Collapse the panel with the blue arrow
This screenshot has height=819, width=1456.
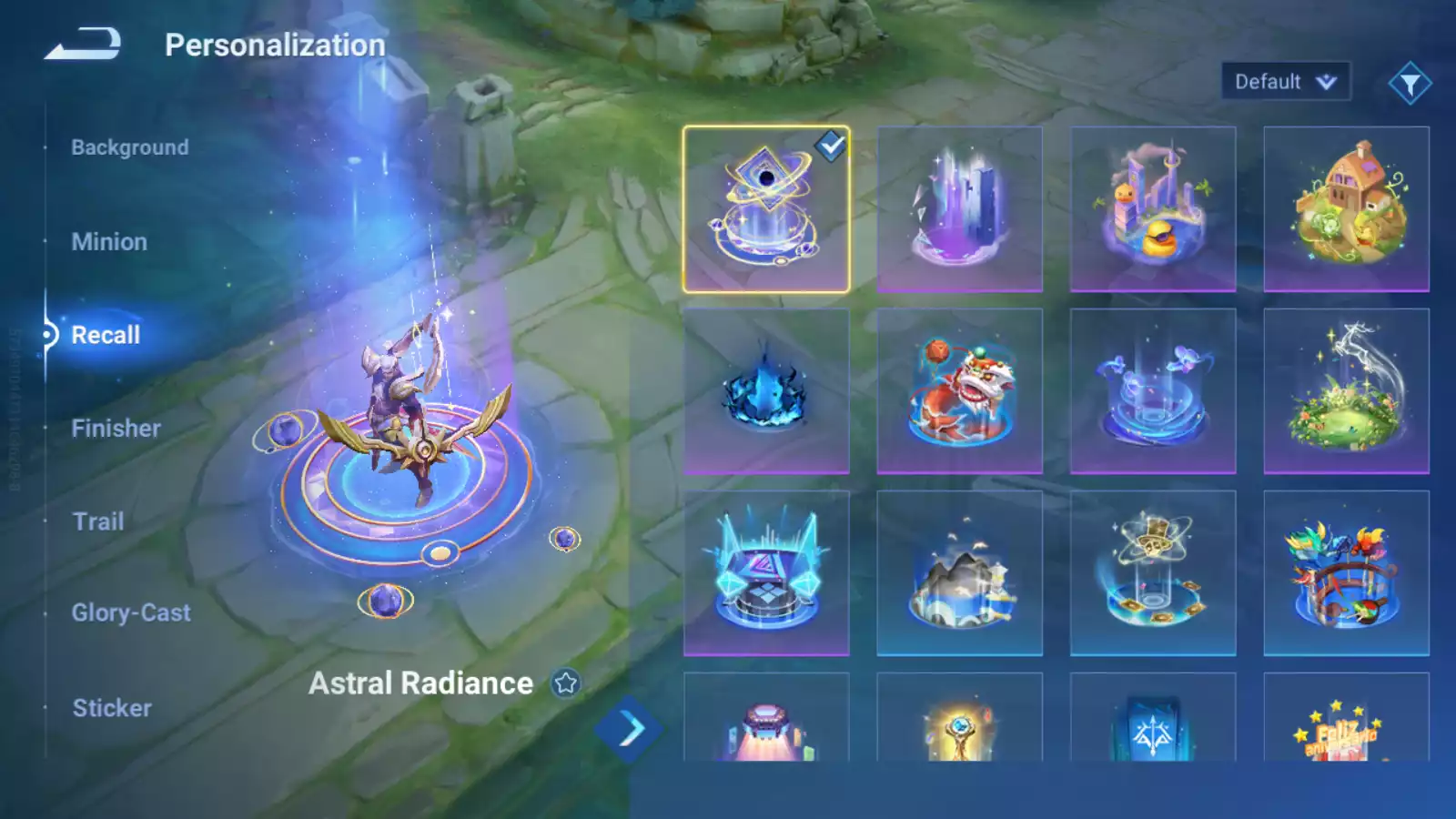tap(629, 729)
